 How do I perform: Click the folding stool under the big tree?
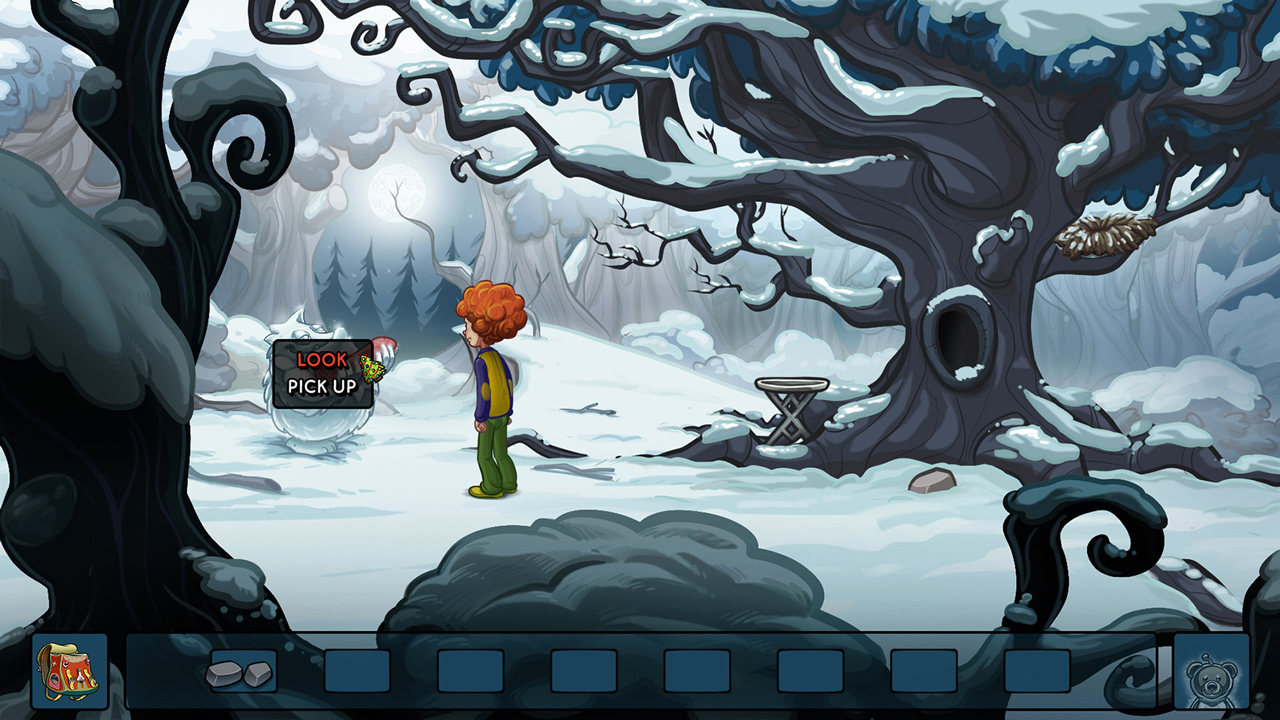coord(793,410)
